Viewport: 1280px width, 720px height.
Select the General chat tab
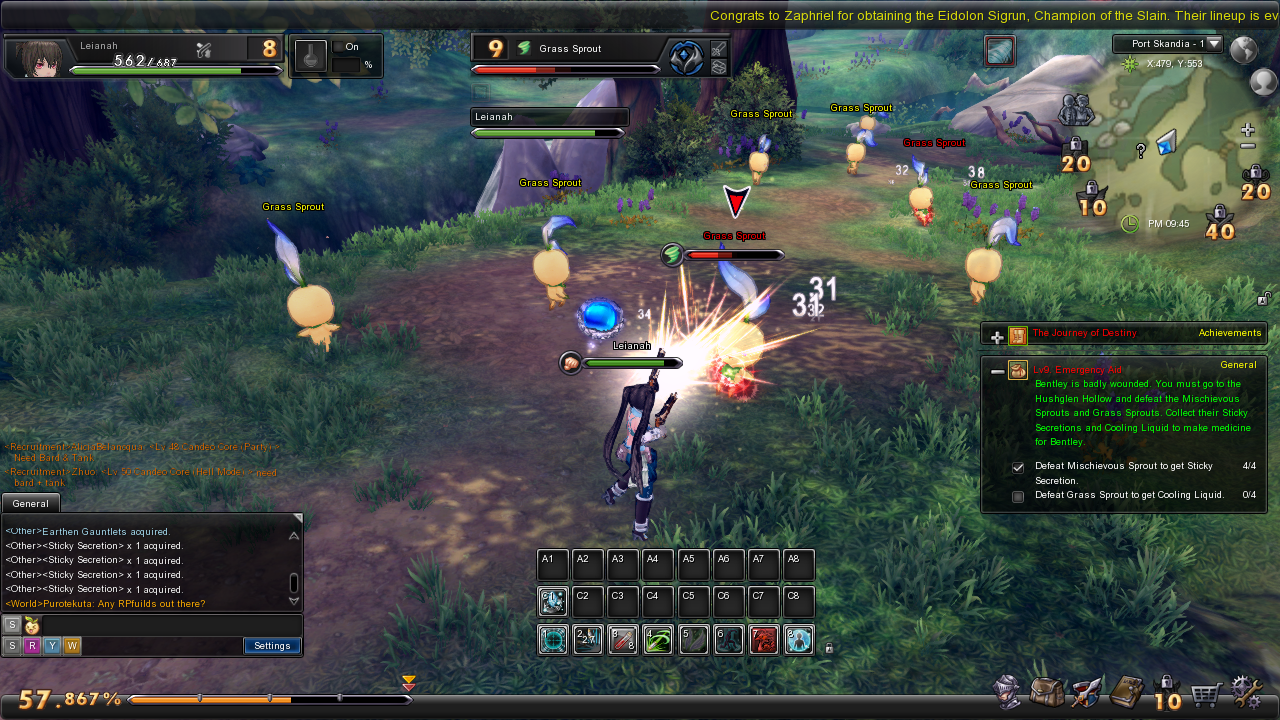point(31,504)
